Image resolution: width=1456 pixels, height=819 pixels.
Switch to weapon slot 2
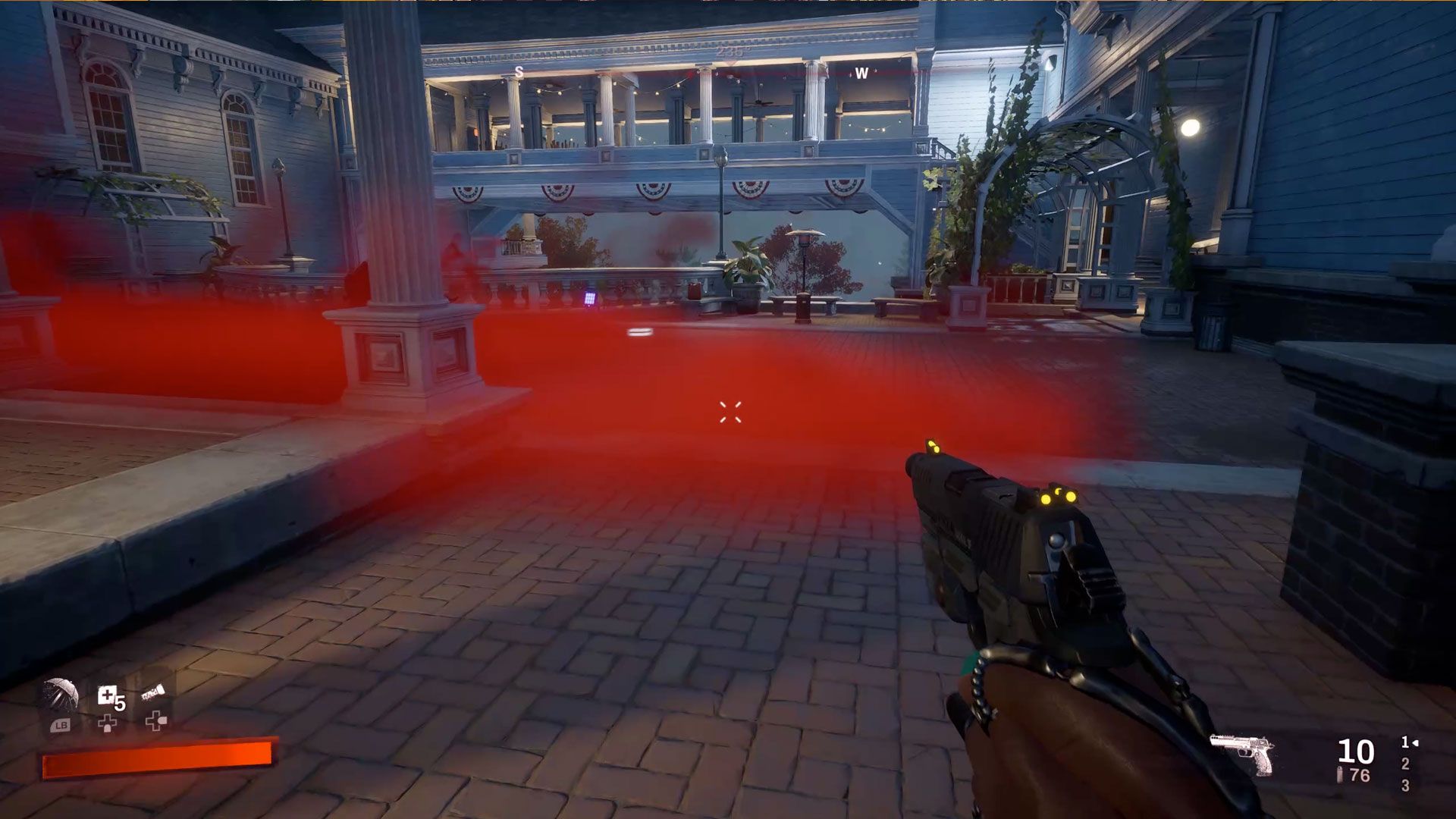coord(1406,763)
